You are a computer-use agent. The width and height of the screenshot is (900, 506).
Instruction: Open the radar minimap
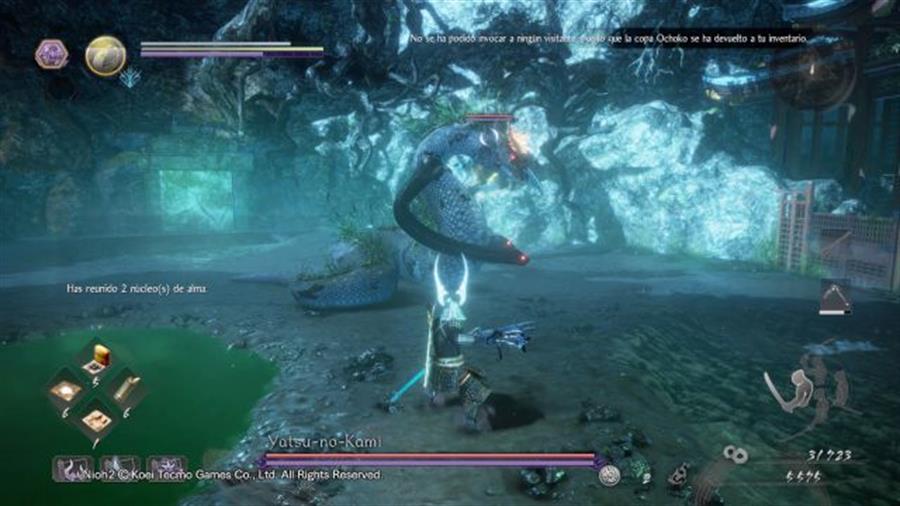[812, 75]
